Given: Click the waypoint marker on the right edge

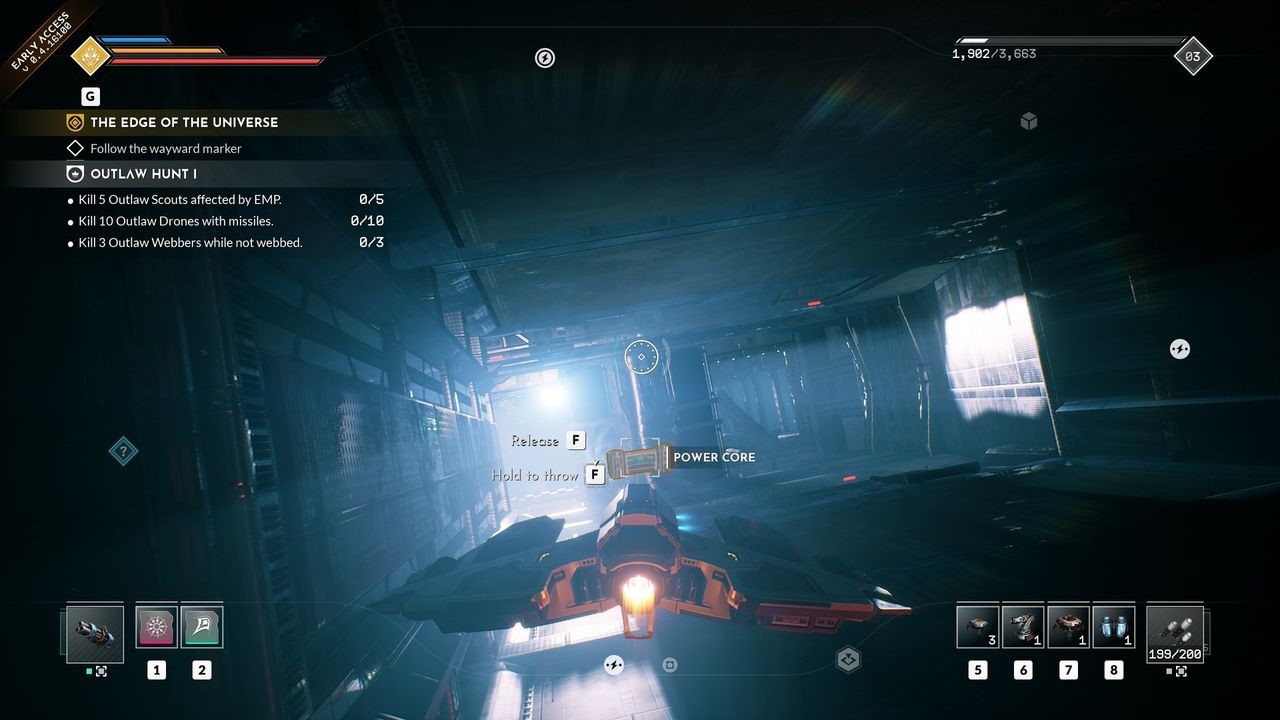Looking at the screenshot, I should [1179, 349].
